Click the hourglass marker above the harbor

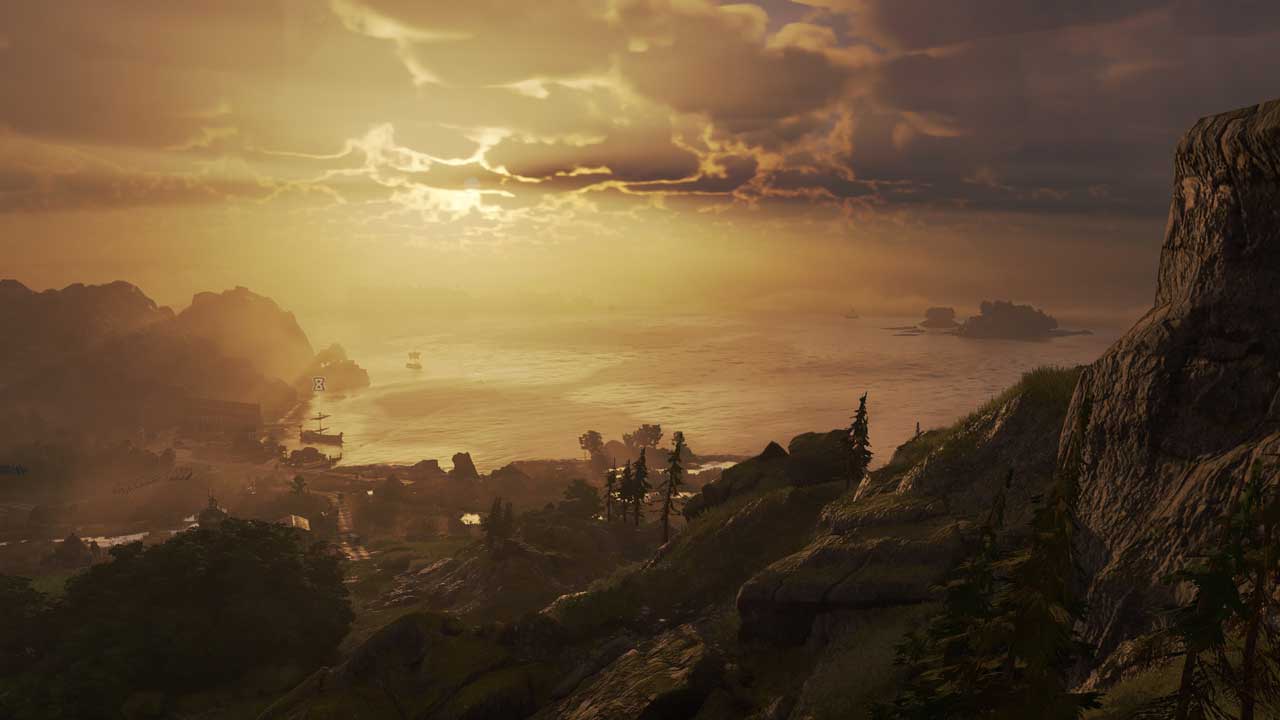pos(318,384)
